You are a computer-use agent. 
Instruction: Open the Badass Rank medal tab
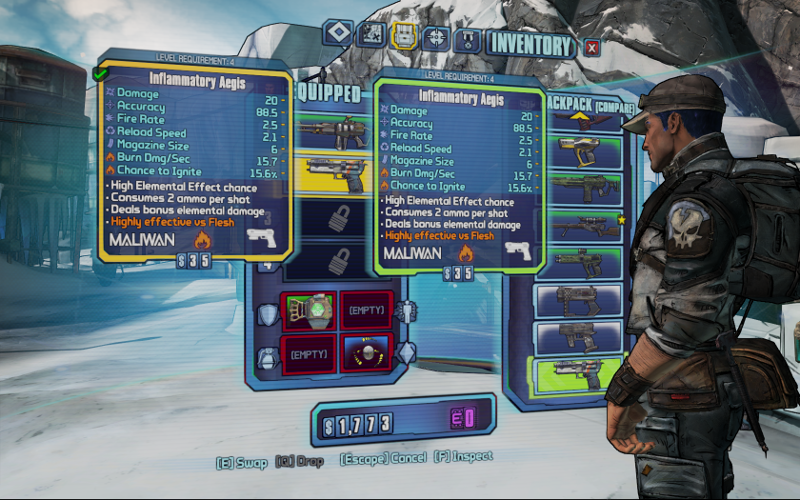(x=467, y=40)
